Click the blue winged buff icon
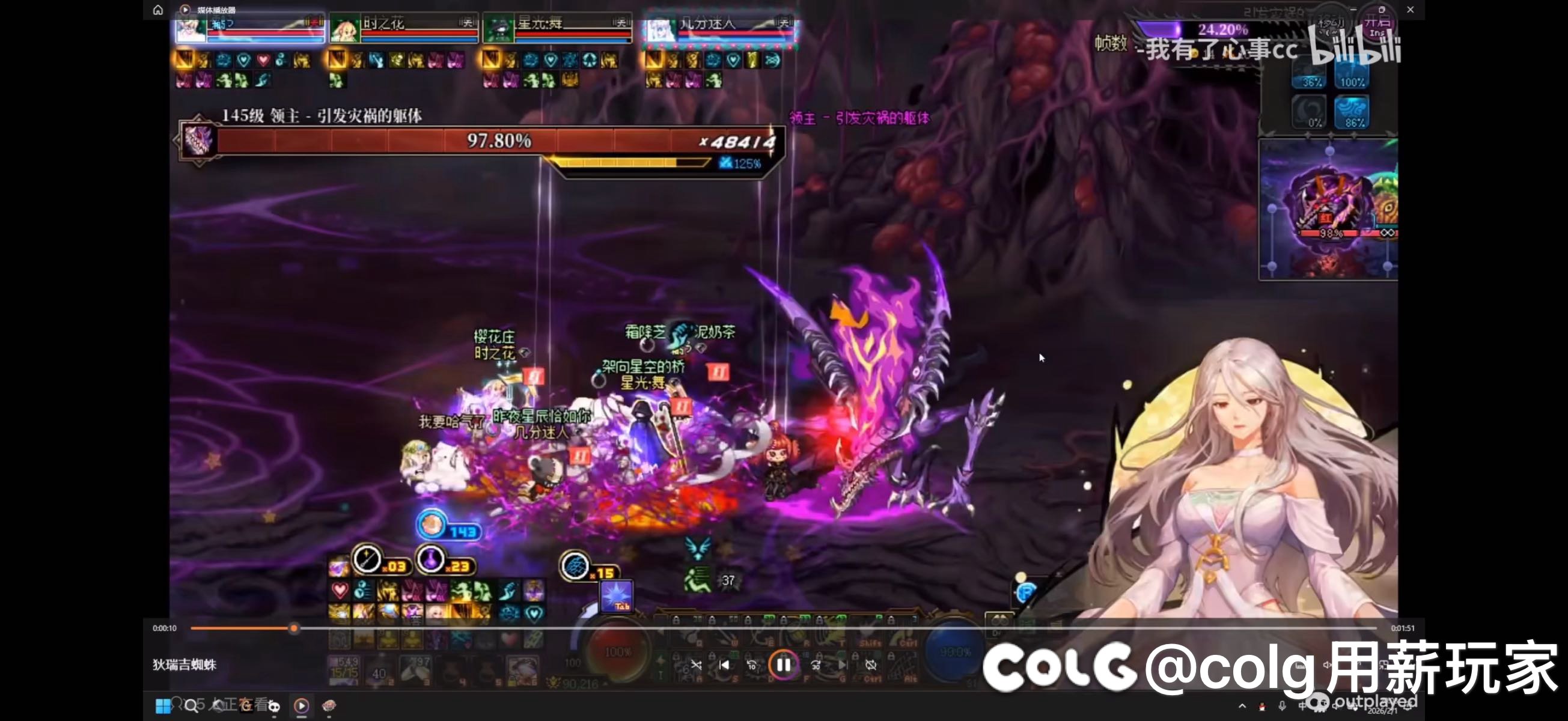1568x721 pixels. click(x=698, y=547)
